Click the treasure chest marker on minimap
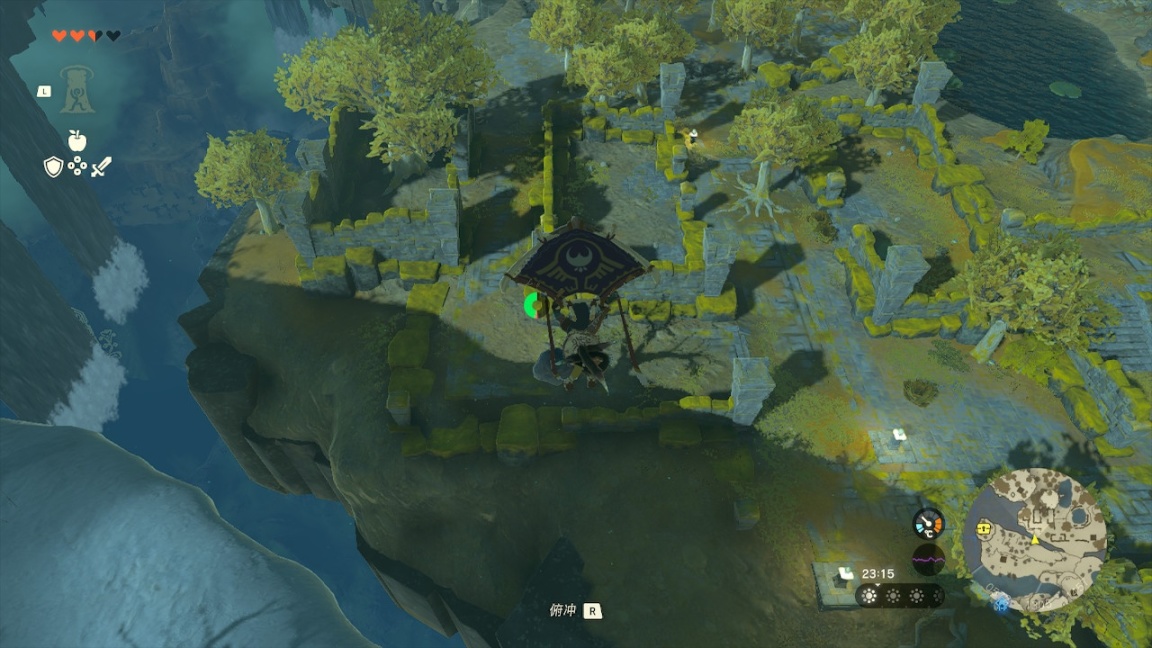 pyautogui.click(x=985, y=526)
